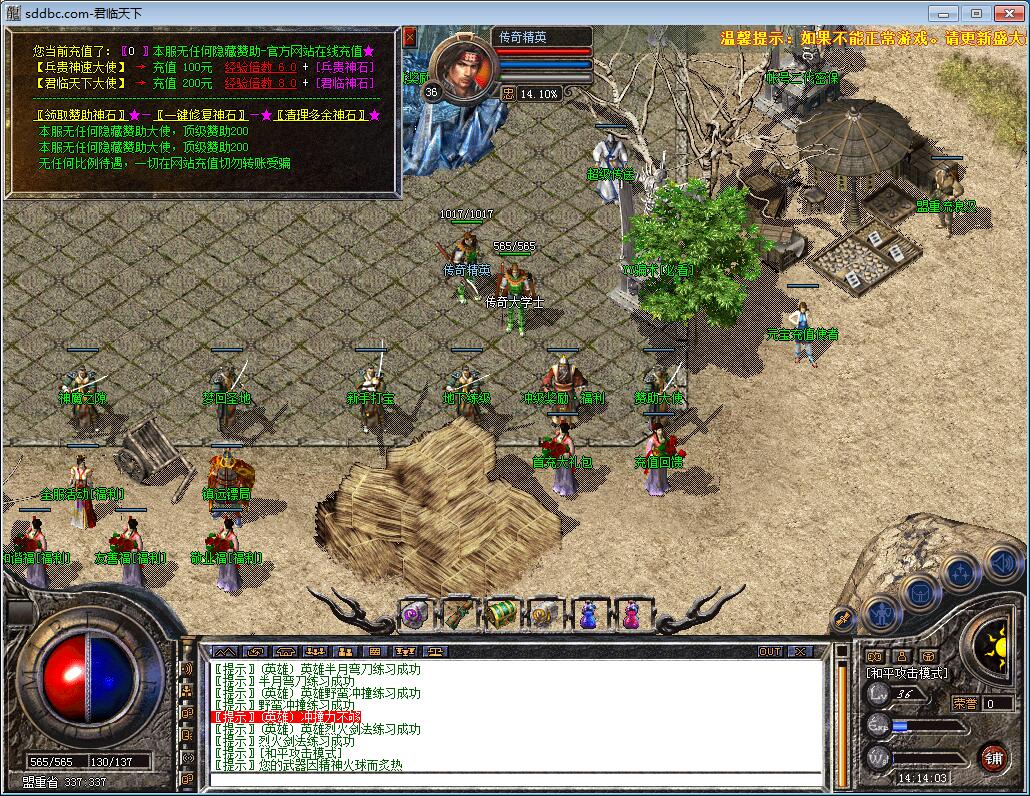Select the 一键修复神石 link
The height and width of the screenshot is (796, 1030).
[x=200, y=116]
